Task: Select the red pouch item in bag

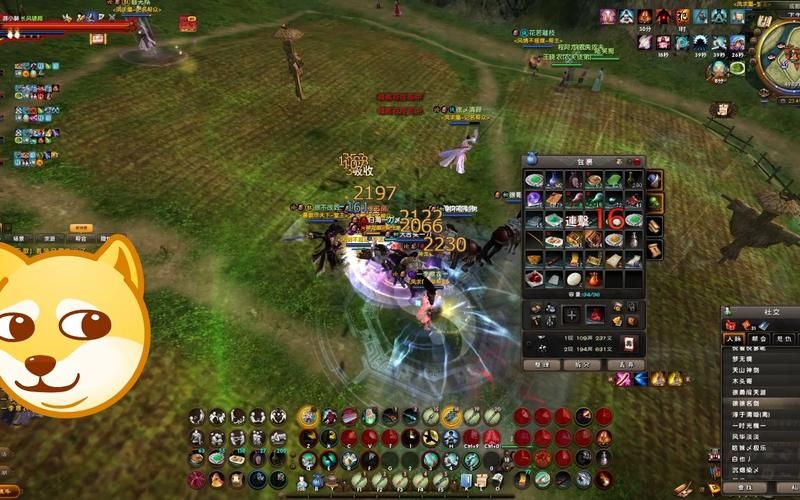Action: [x=594, y=280]
